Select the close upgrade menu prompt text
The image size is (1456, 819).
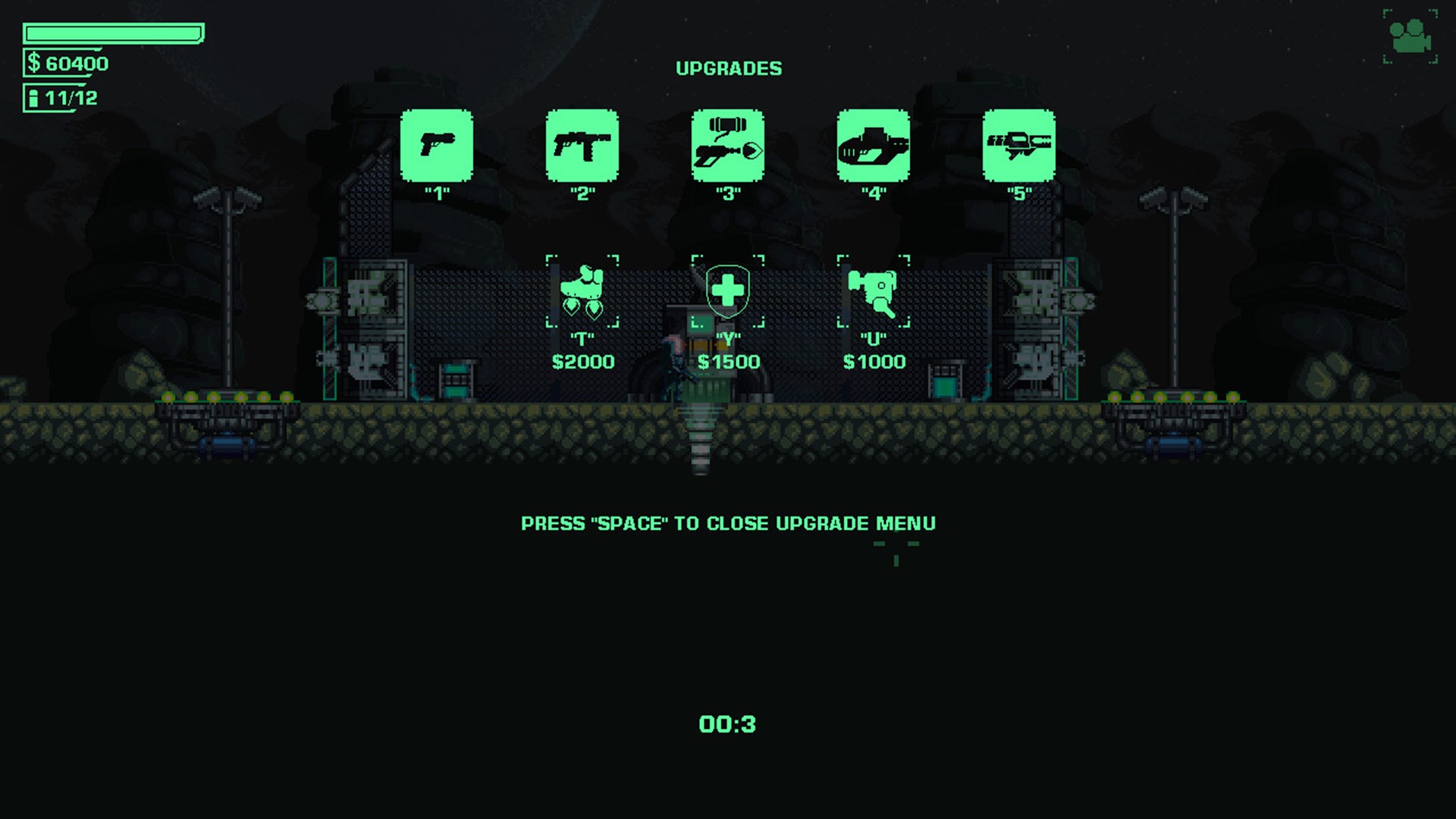727,523
